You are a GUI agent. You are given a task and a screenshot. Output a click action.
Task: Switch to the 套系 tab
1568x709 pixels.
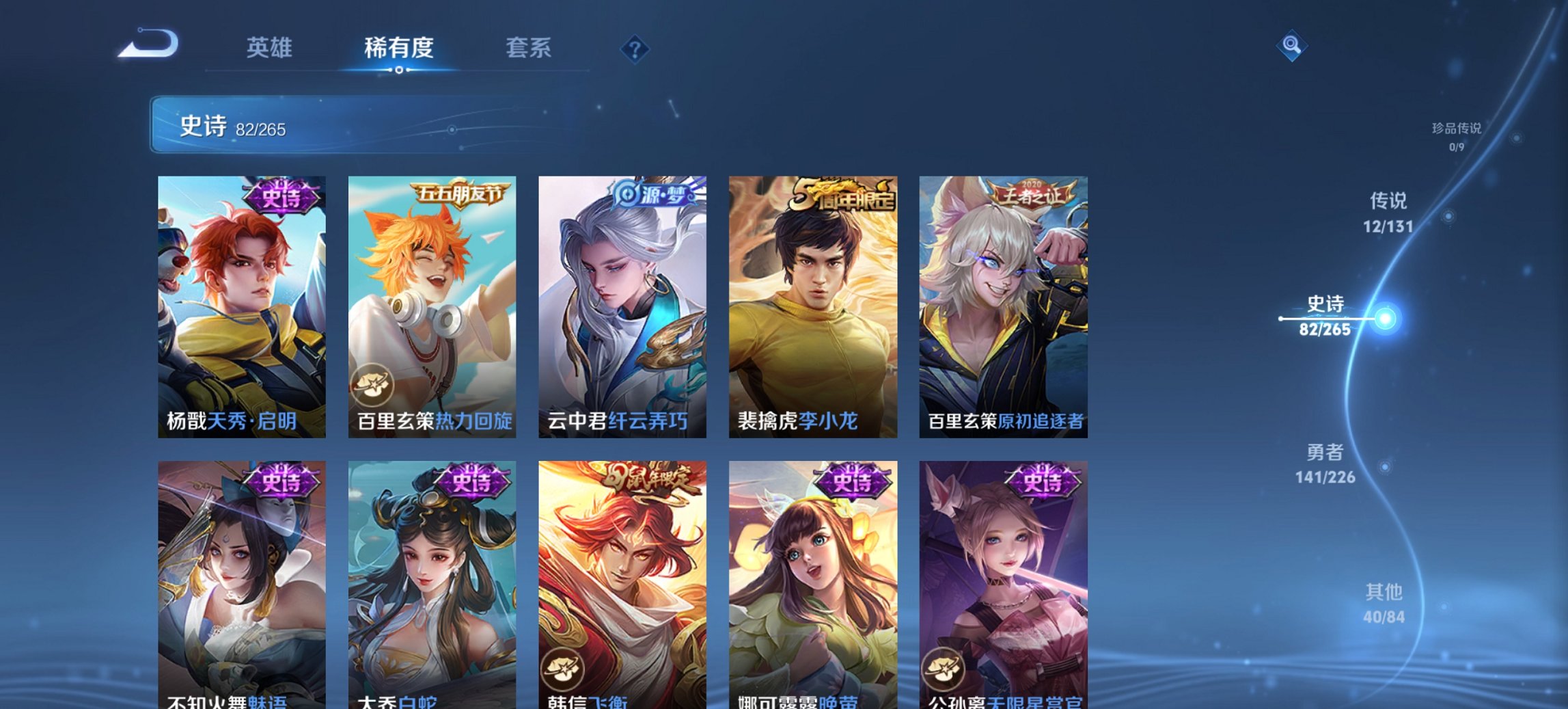click(x=529, y=49)
